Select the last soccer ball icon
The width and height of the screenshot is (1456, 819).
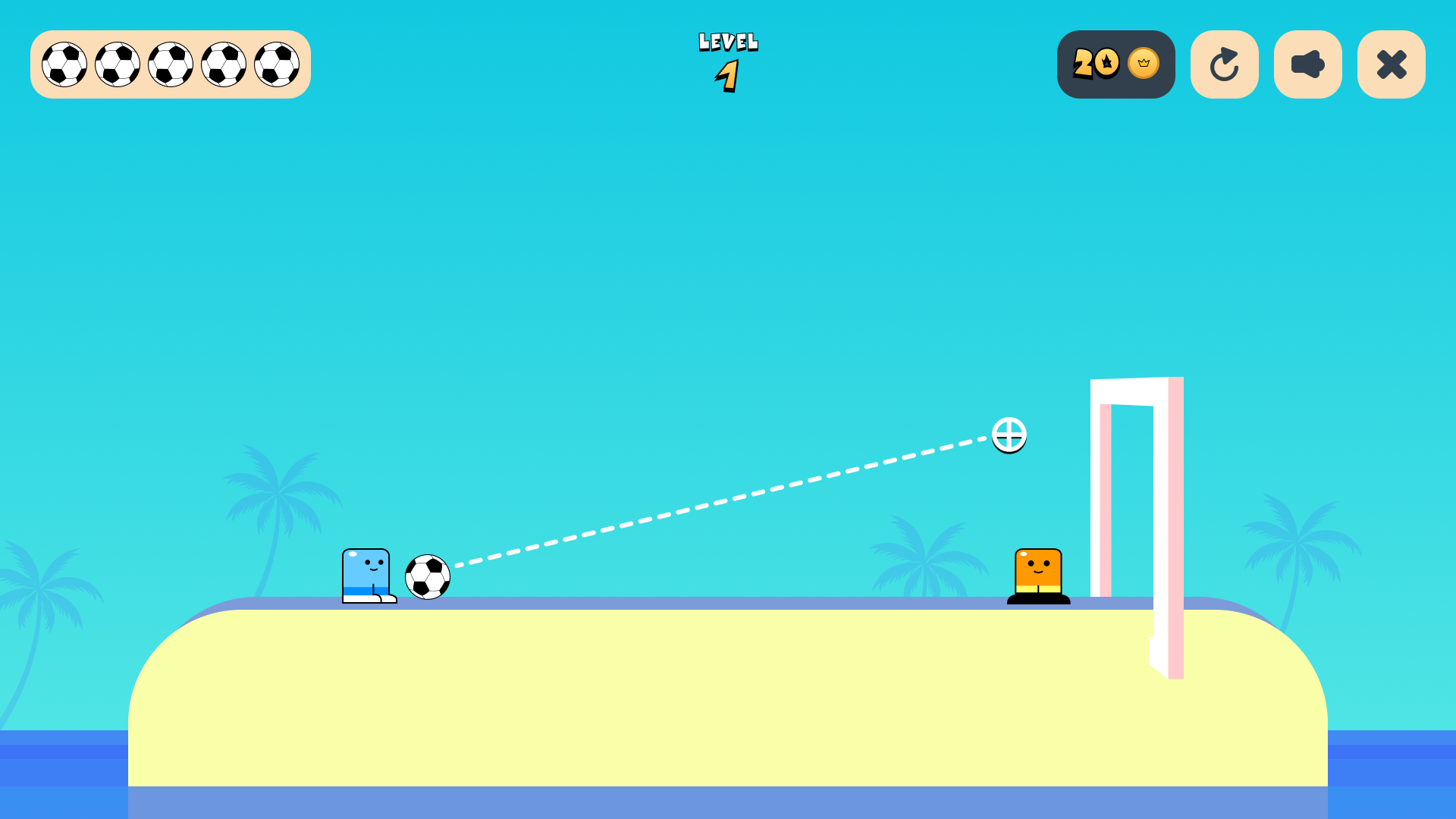[x=276, y=64]
